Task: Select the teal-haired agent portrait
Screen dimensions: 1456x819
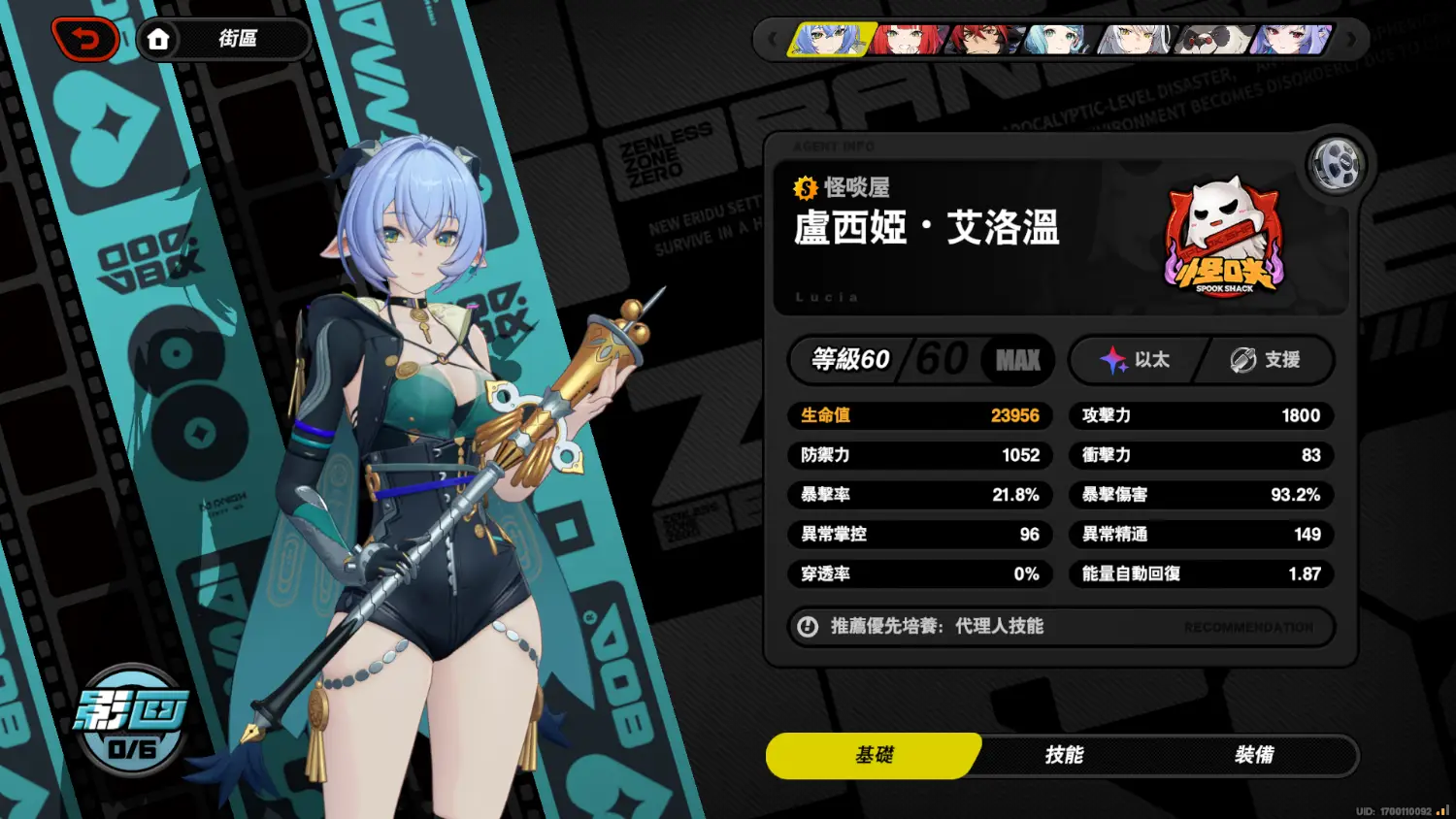Action: [1058, 40]
